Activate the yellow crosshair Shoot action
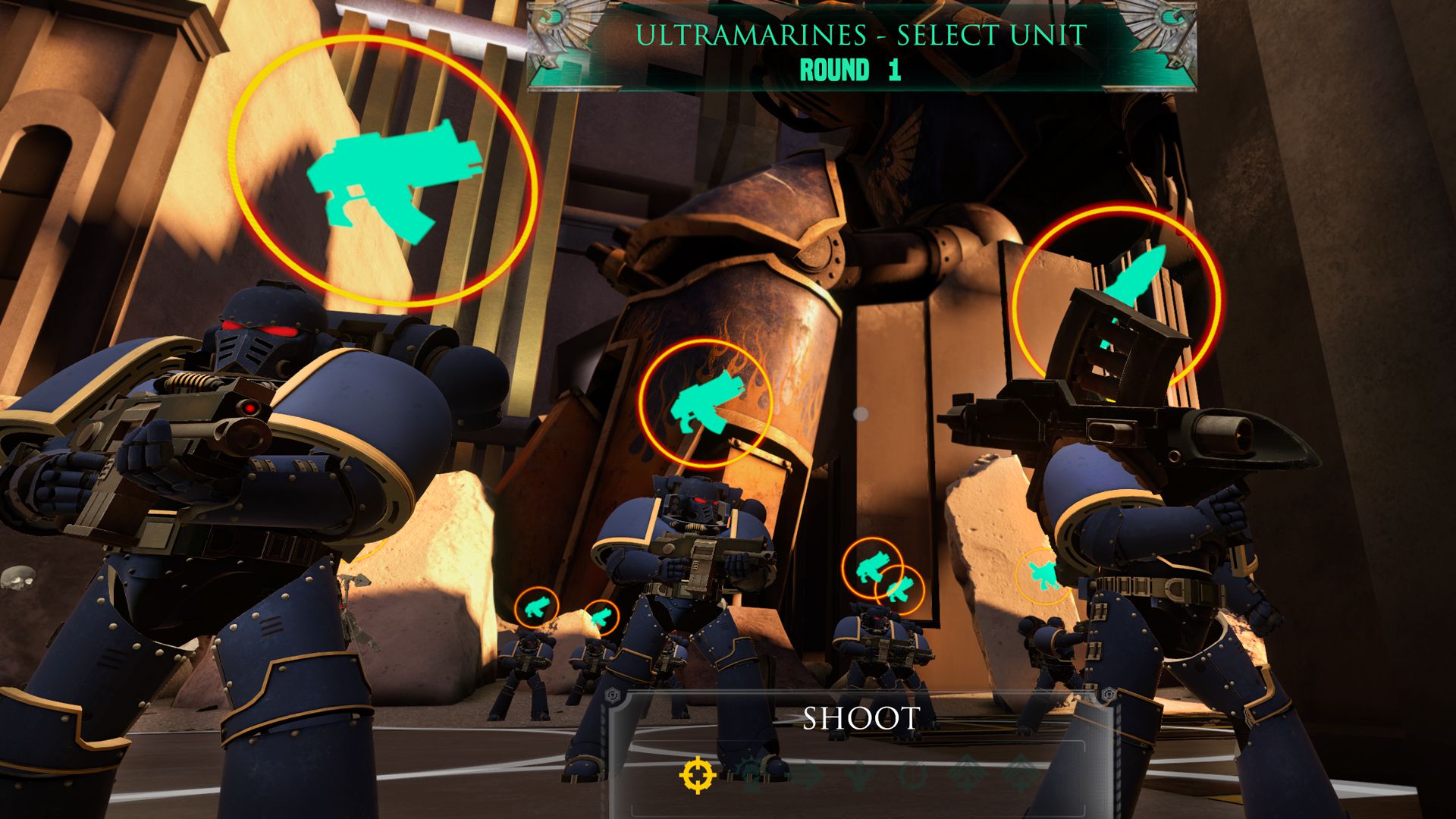Image resolution: width=1456 pixels, height=819 pixels. coord(697,774)
